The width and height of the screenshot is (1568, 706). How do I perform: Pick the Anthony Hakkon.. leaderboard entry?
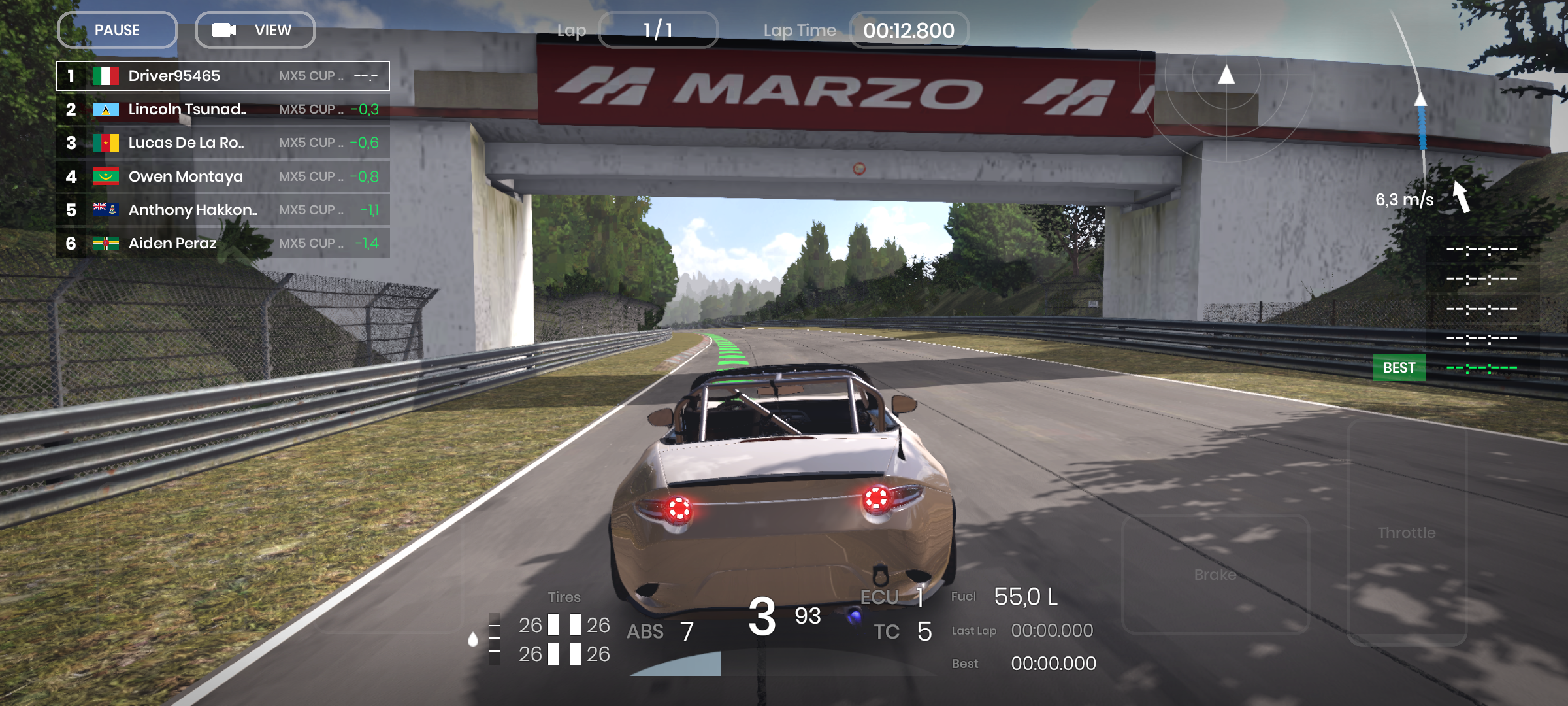[x=223, y=210]
